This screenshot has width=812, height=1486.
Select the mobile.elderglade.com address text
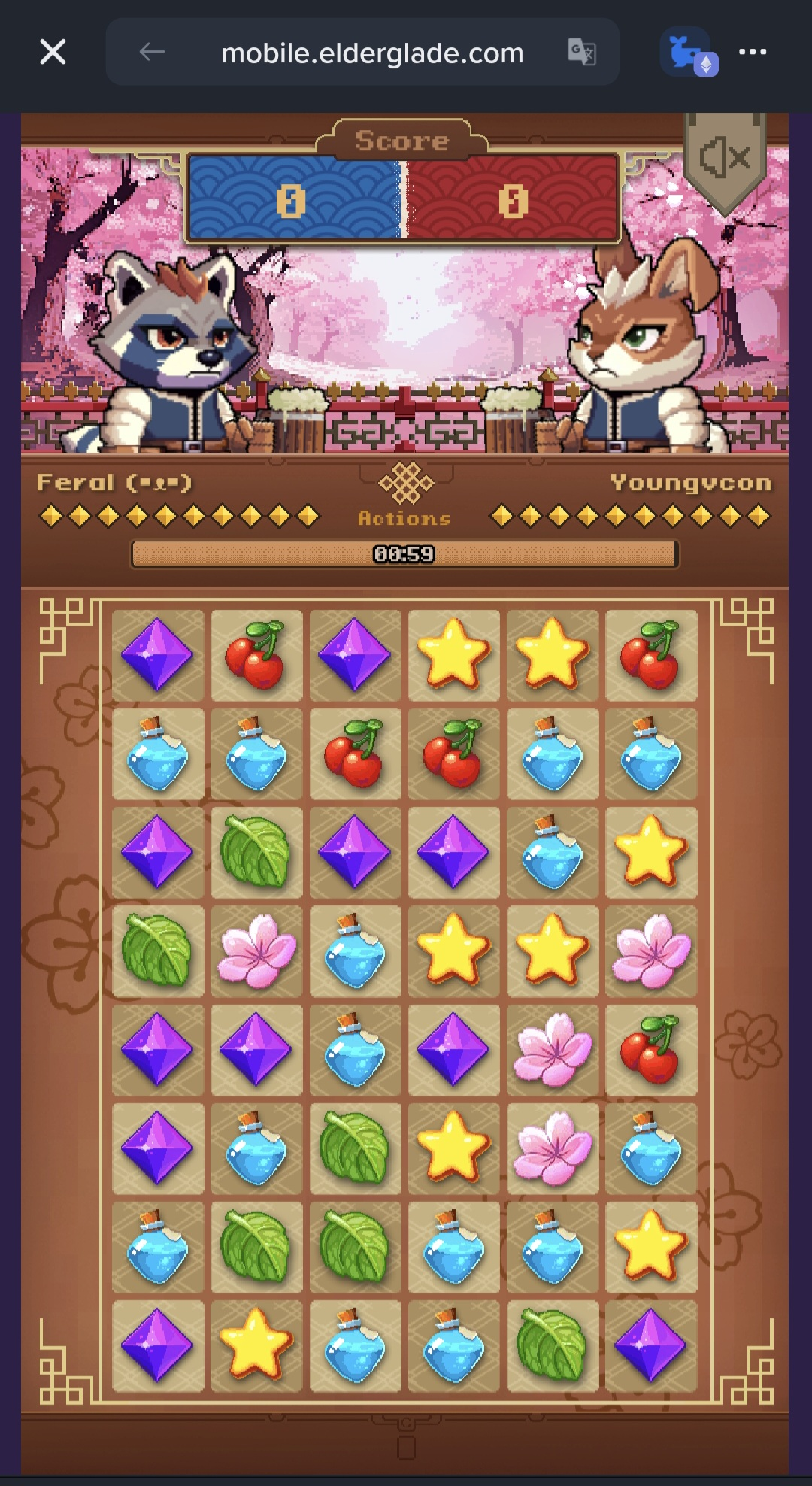[x=372, y=53]
